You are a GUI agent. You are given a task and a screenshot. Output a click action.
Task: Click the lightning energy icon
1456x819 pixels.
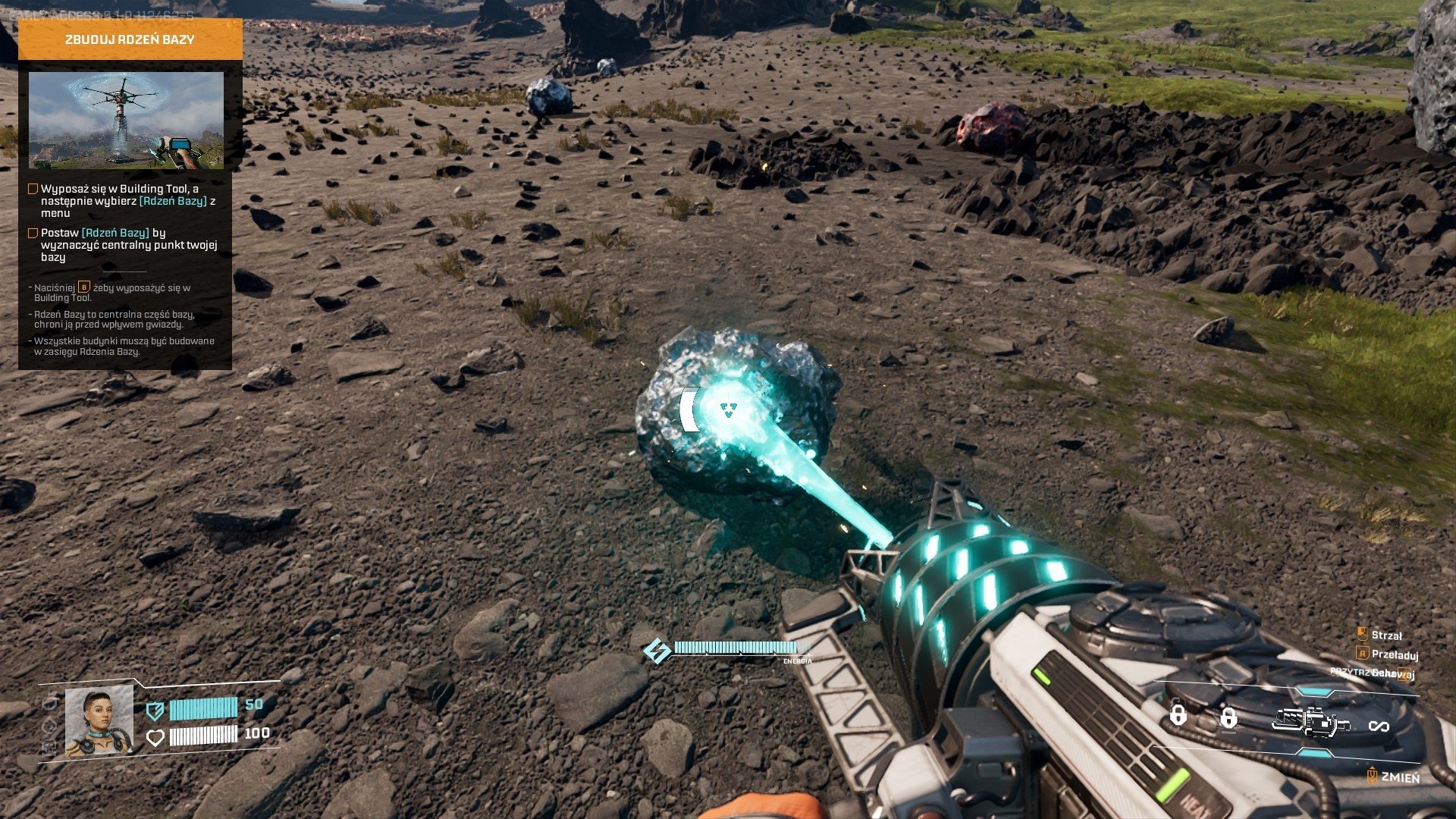657,650
